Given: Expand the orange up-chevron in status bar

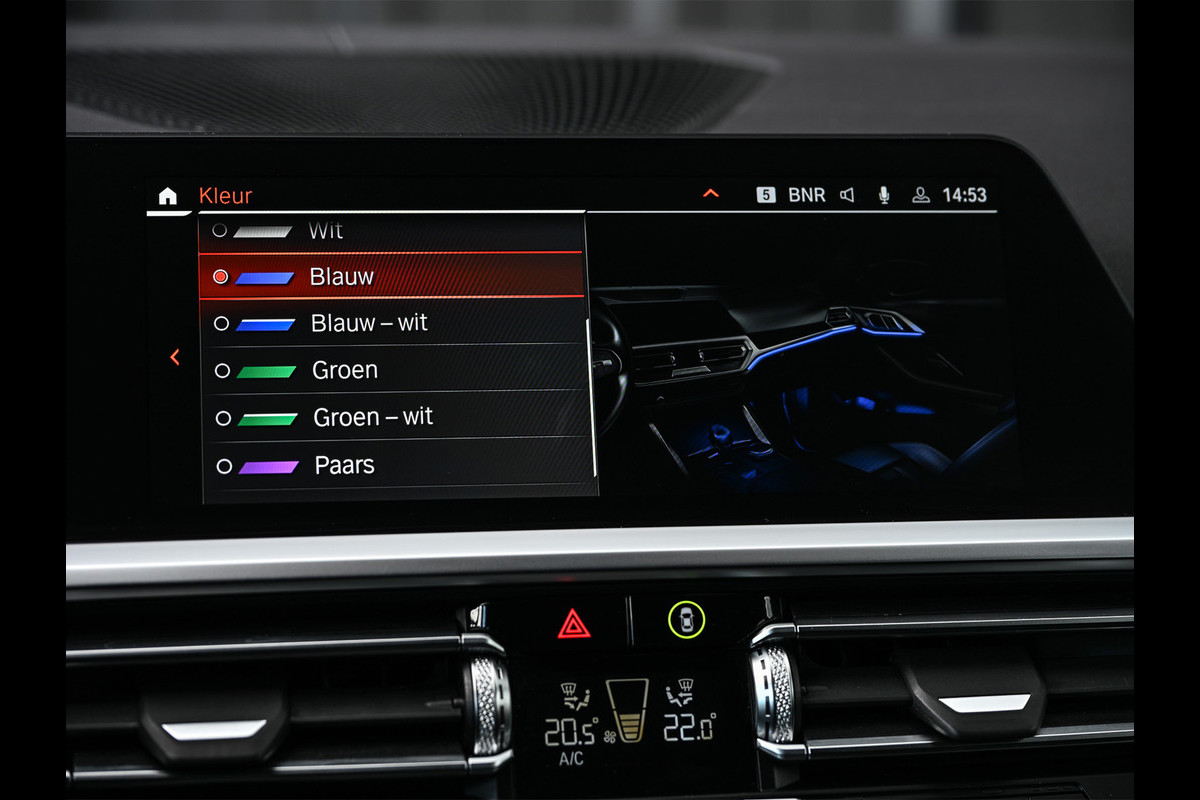Looking at the screenshot, I should tap(711, 193).
